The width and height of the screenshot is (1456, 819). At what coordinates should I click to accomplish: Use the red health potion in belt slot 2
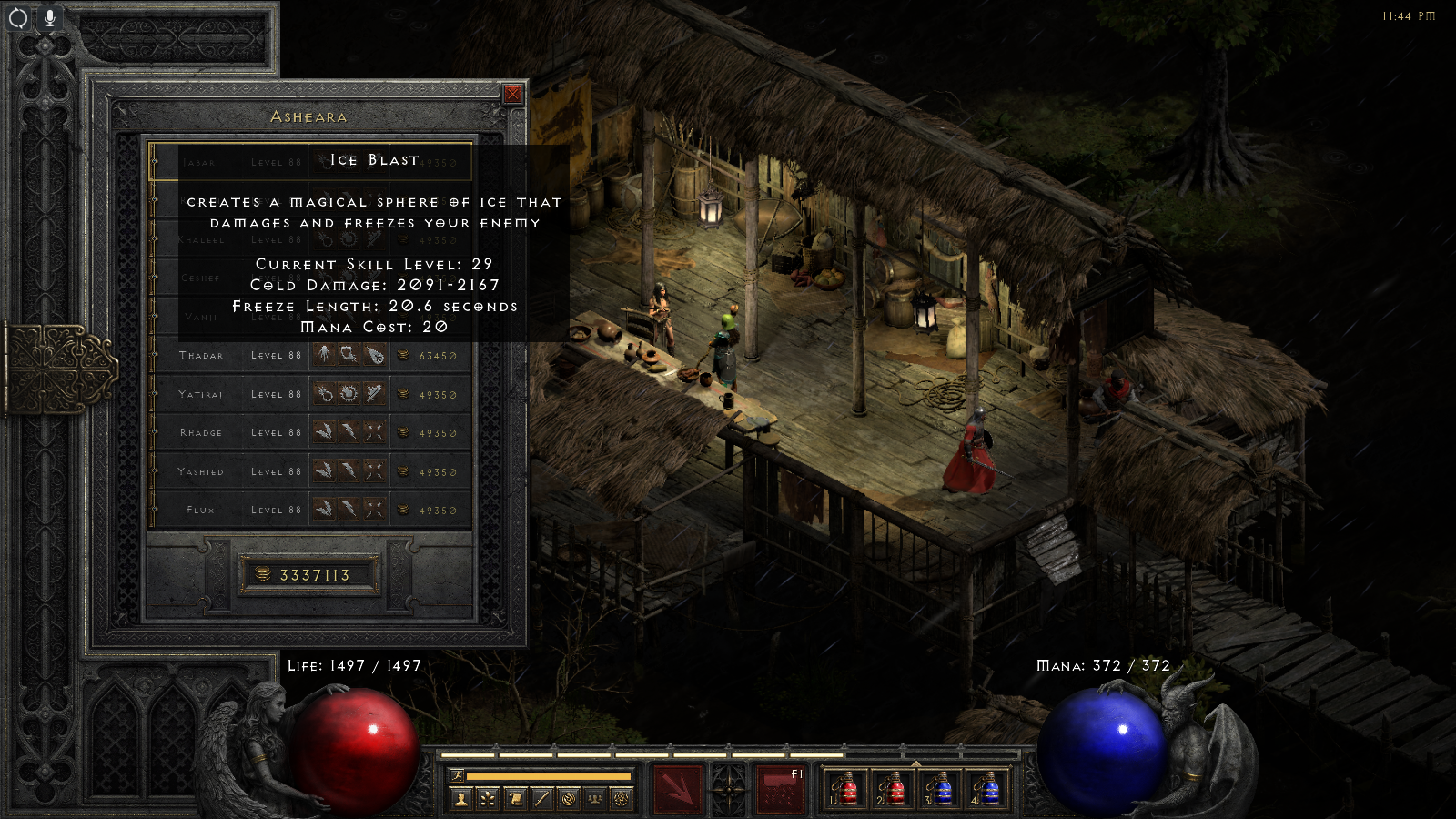894,789
